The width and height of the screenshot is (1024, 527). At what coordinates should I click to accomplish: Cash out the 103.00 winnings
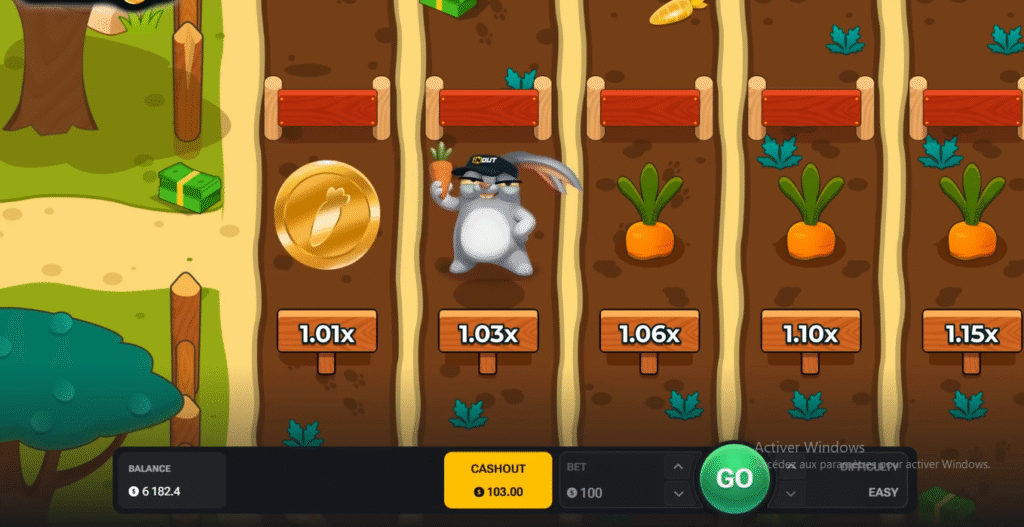(x=498, y=479)
